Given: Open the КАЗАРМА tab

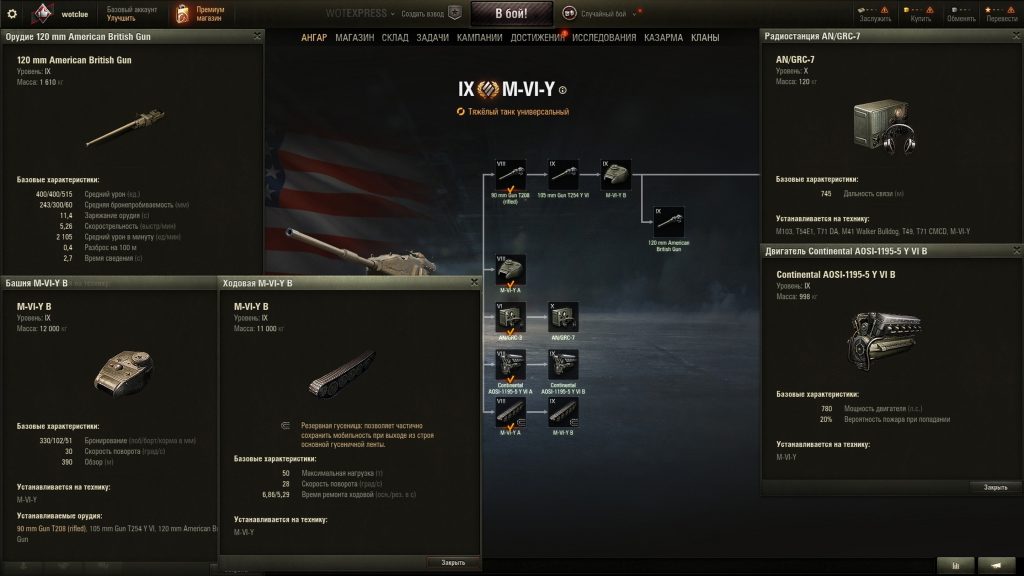Looking at the screenshot, I should click(664, 38).
